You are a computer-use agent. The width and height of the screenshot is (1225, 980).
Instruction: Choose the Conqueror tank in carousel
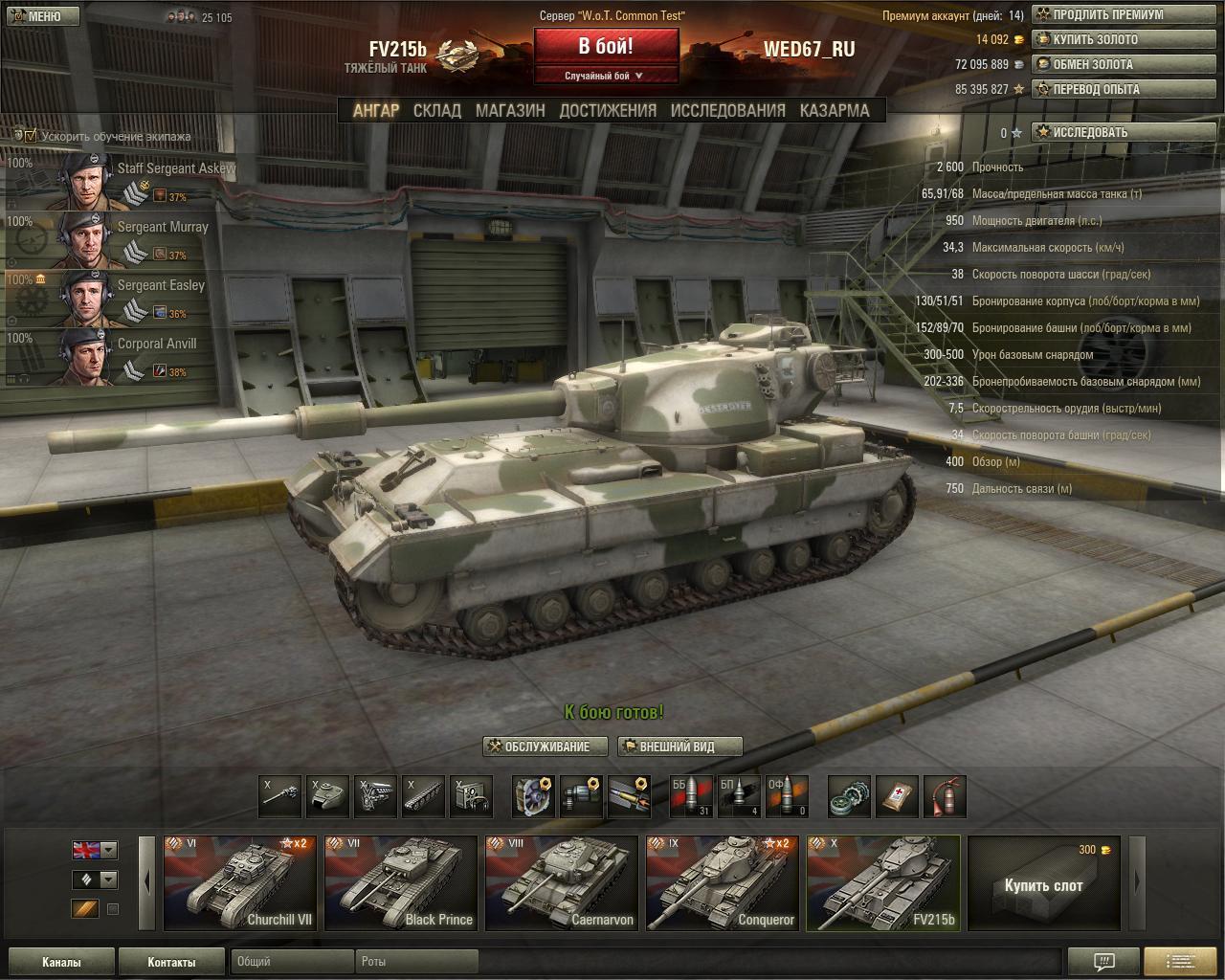722,883
